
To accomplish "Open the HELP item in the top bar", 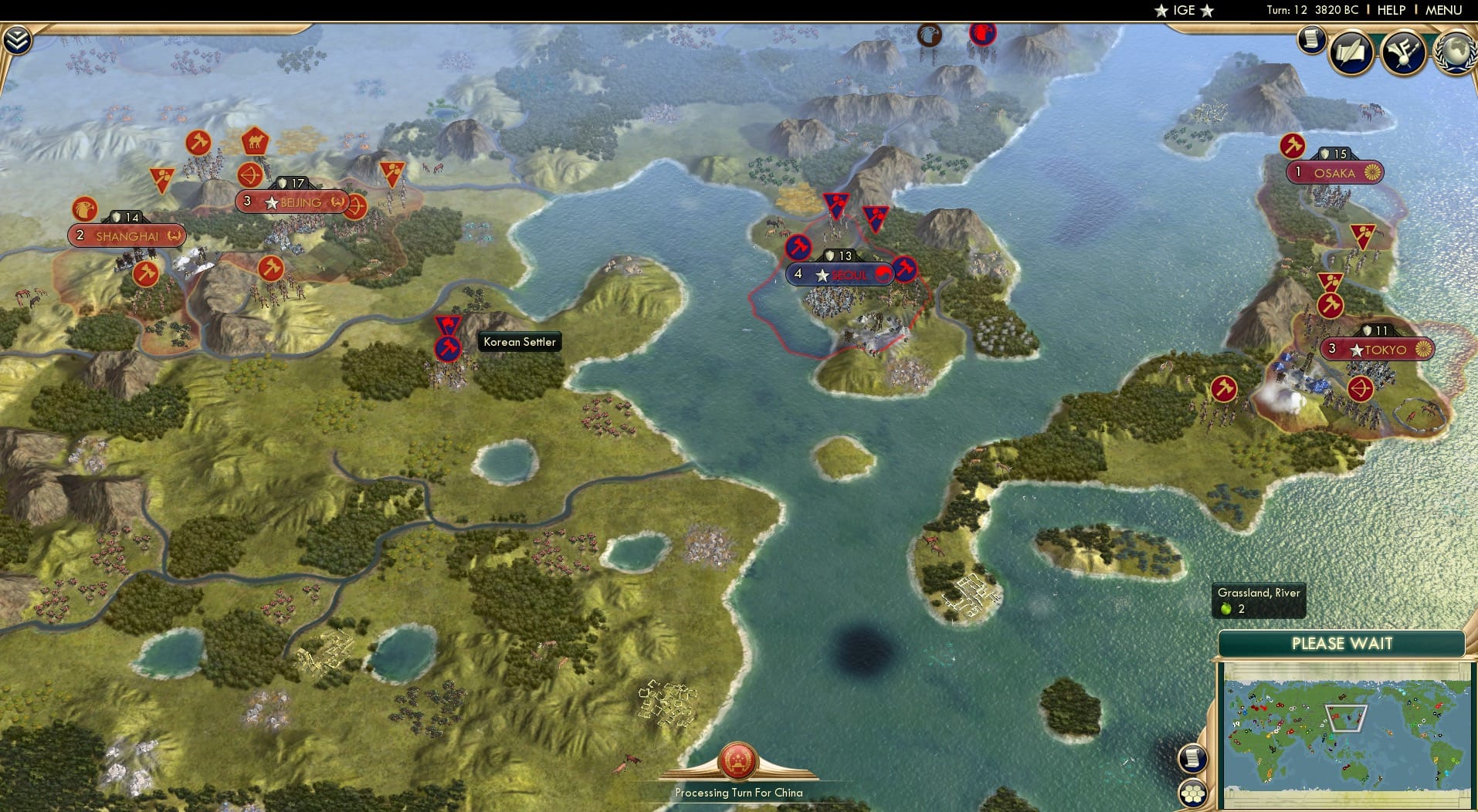I will pos(1392,11).
